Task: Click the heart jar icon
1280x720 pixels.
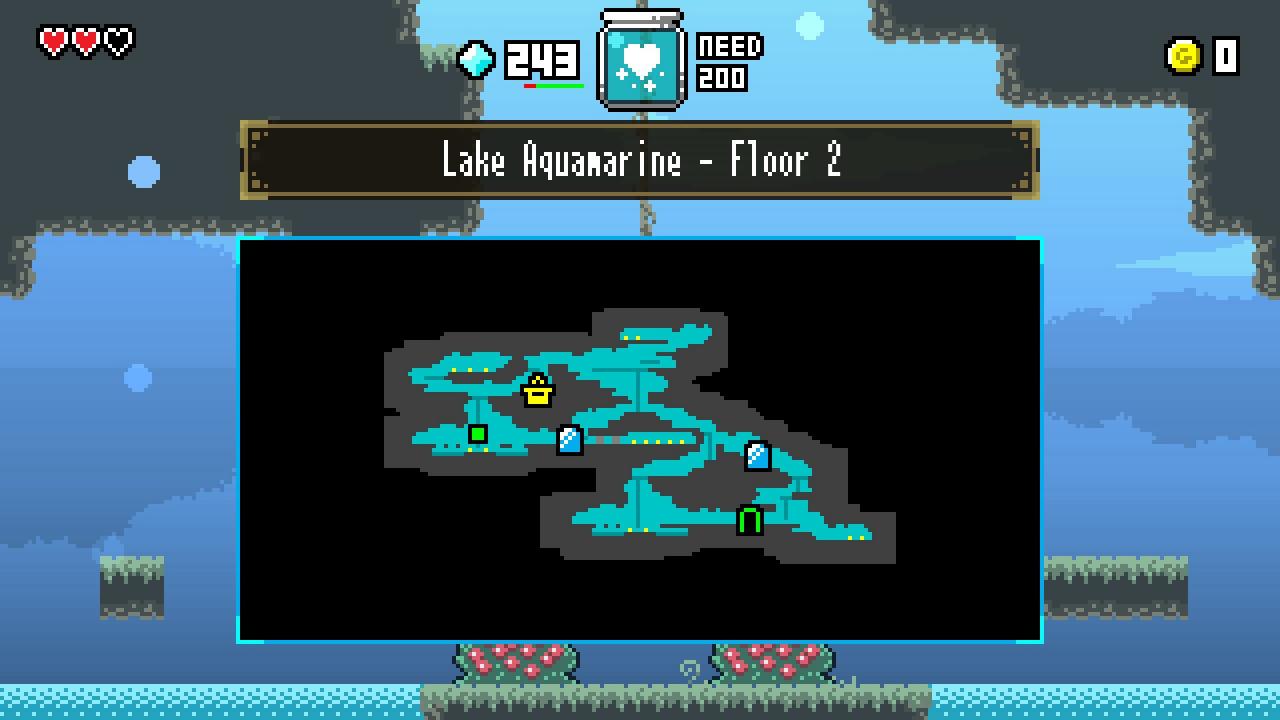Action: pyautogui.click(x=641, y=62)
